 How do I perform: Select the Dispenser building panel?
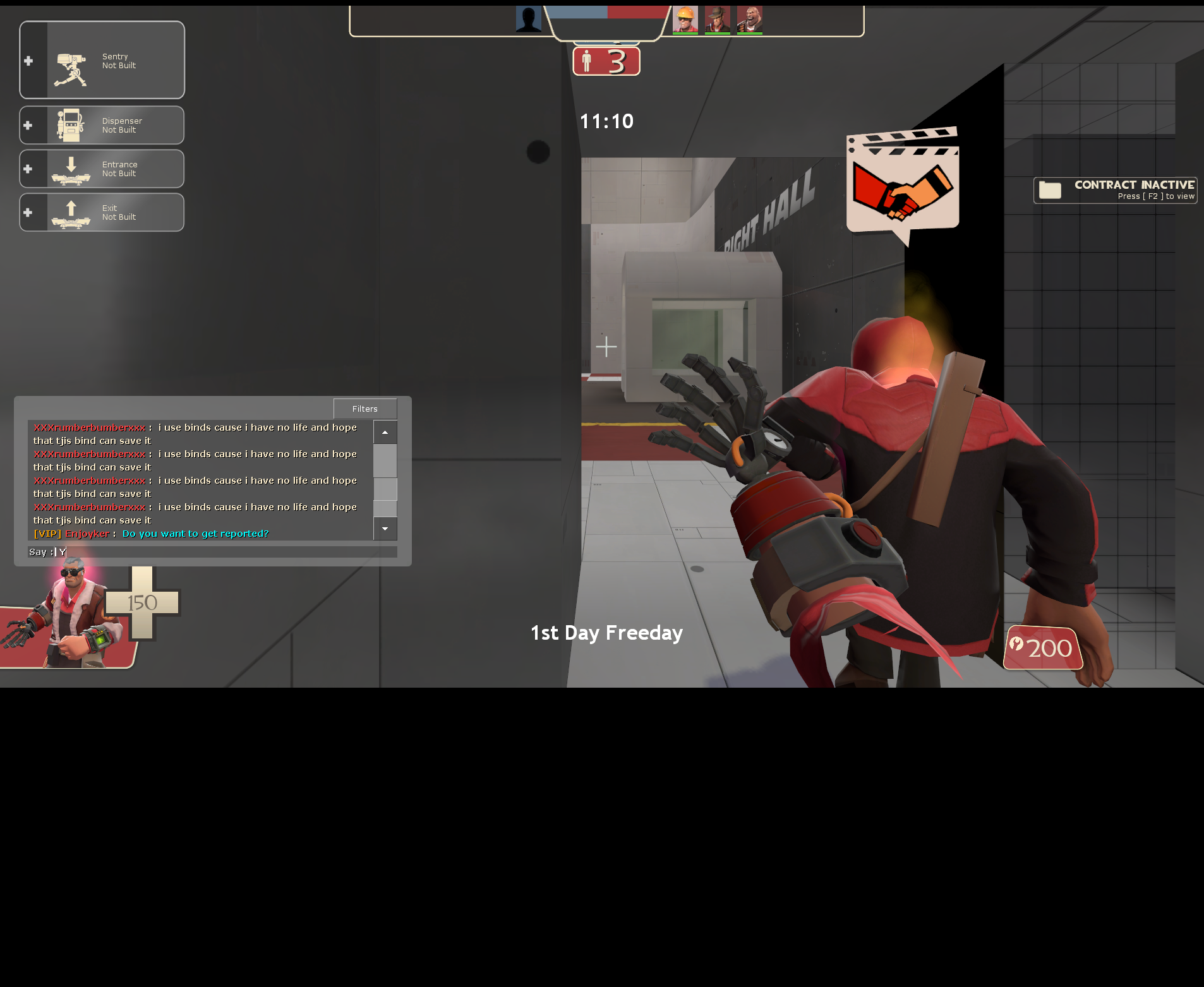click(x=102, y=125)
